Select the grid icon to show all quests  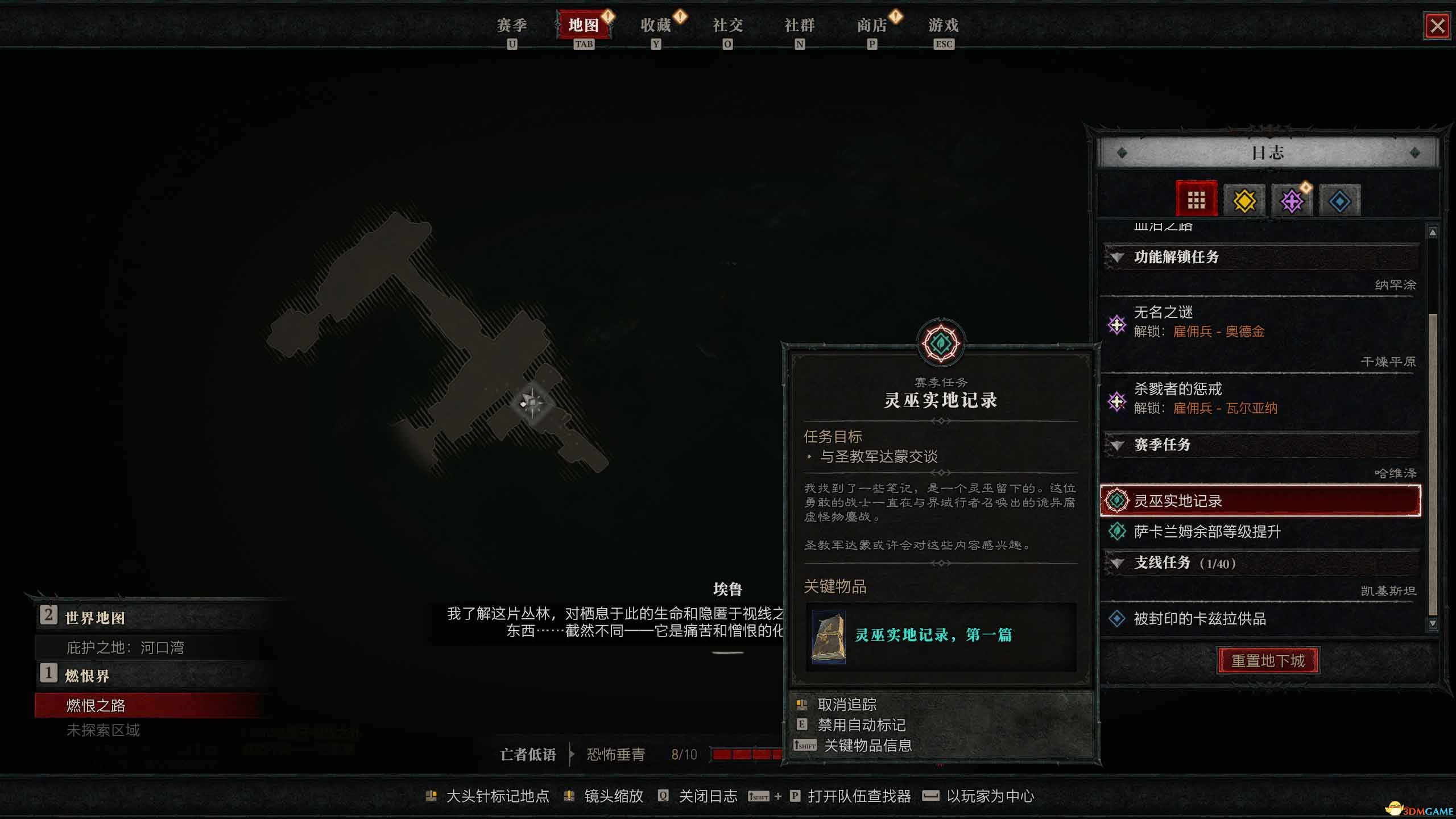1197,199
